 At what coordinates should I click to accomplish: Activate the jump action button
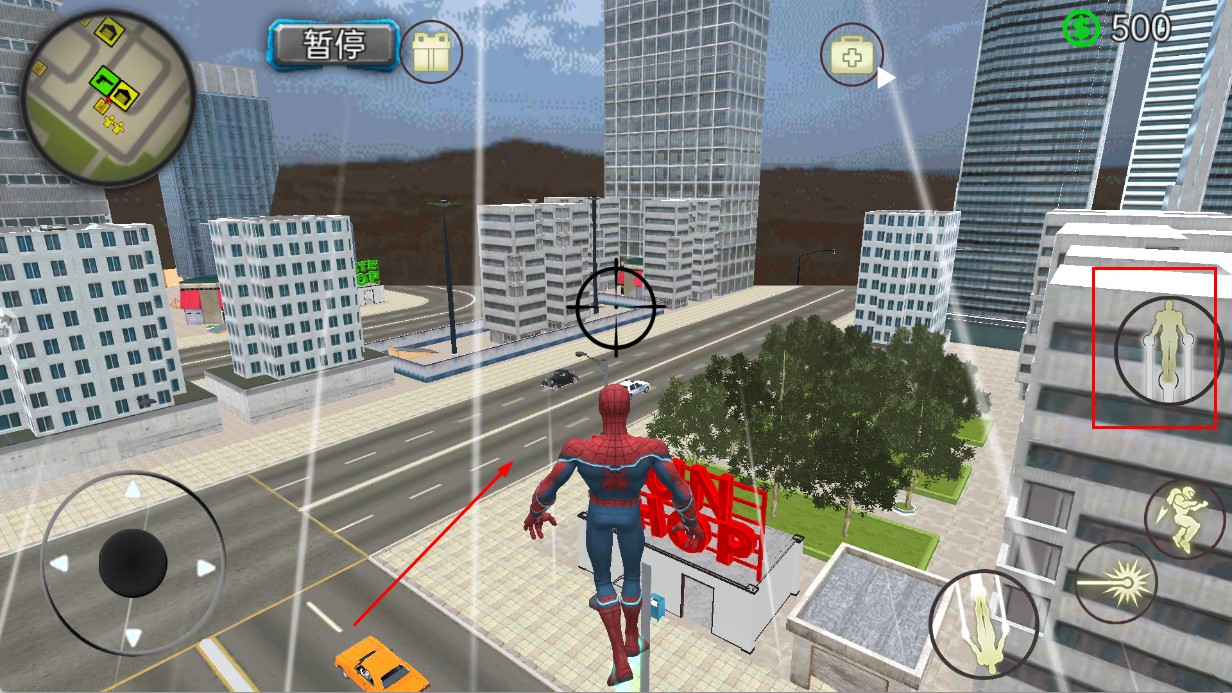(1168, 347)
